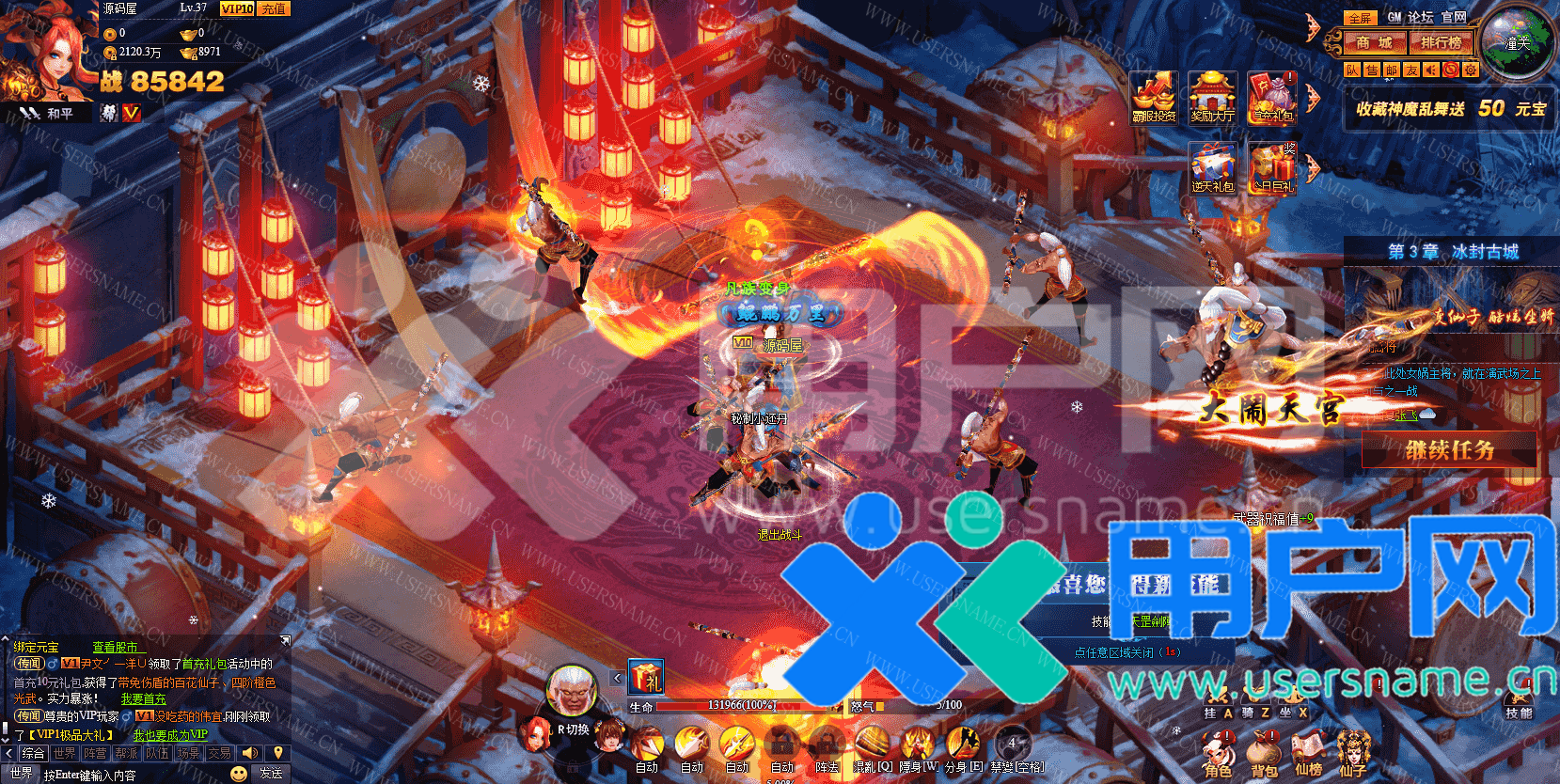Open the 排行榜 leaderboard
Viewport: 1560px width, 784px height.
tap(1441, 42)
